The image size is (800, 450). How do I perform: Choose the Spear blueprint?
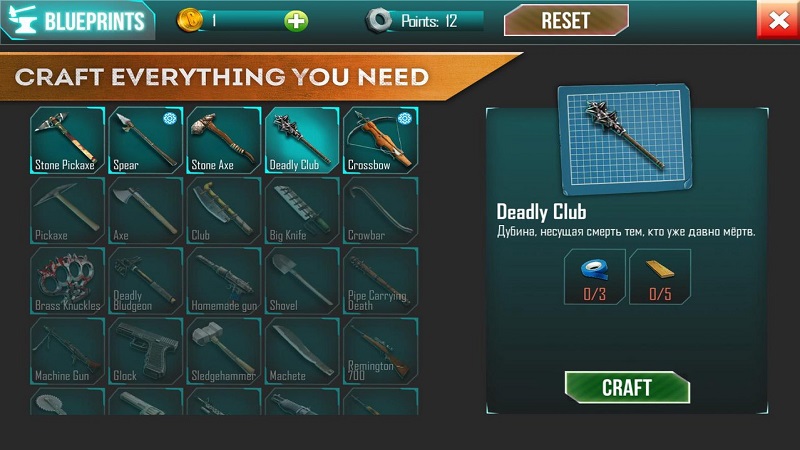click(144, 140)
